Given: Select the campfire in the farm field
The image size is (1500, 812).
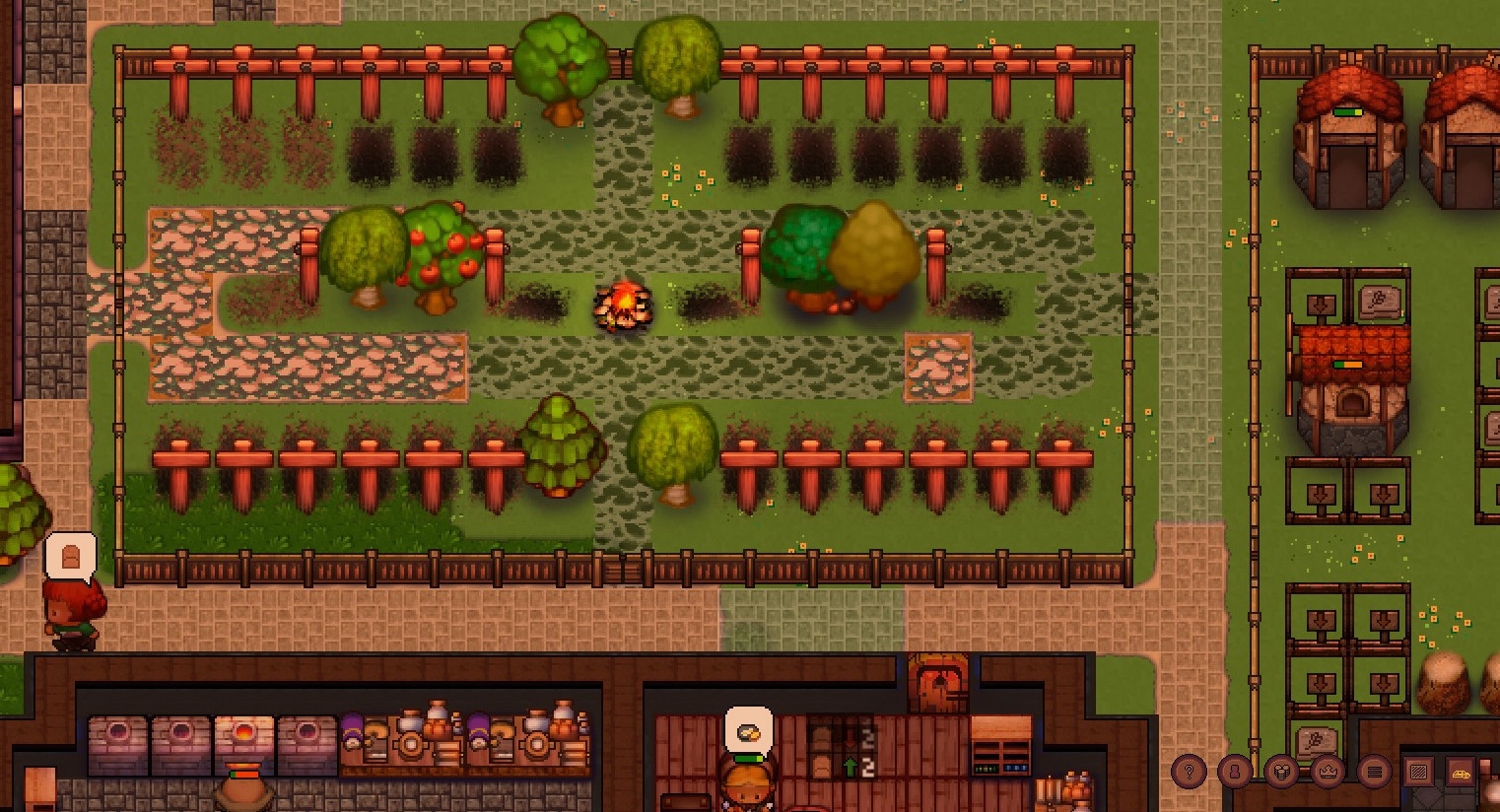Looking at the screenshot, I should 625,304.
